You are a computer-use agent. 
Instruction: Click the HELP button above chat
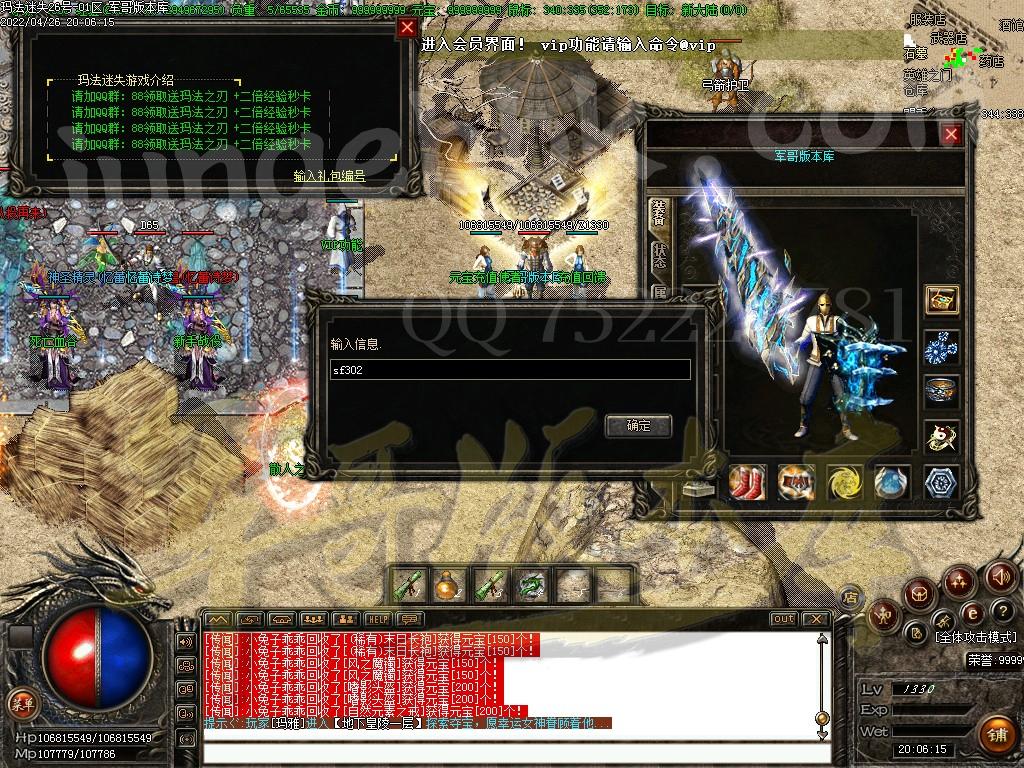377,619
